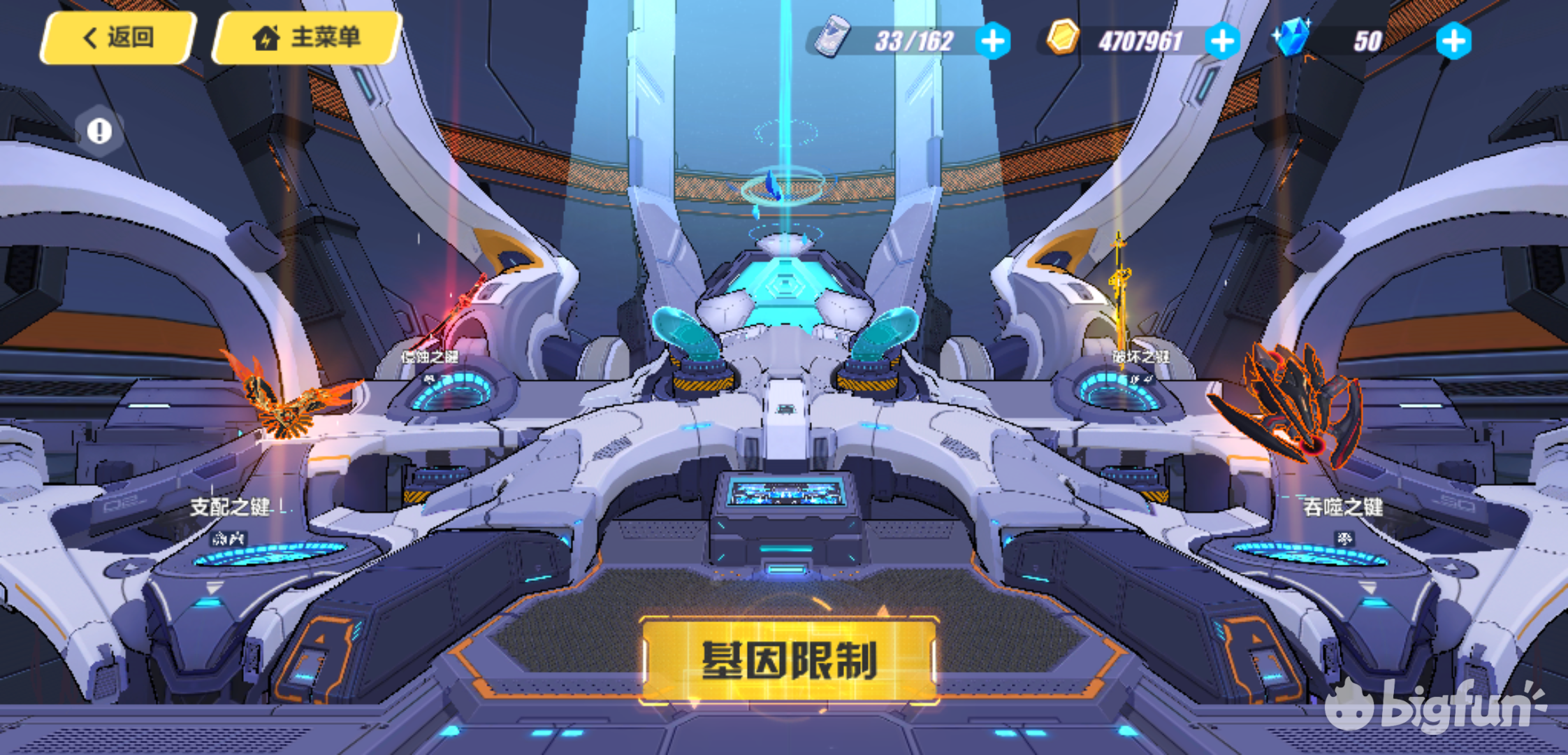
Task: Add blue crystals with the plus button
Action: (1453, 41)
